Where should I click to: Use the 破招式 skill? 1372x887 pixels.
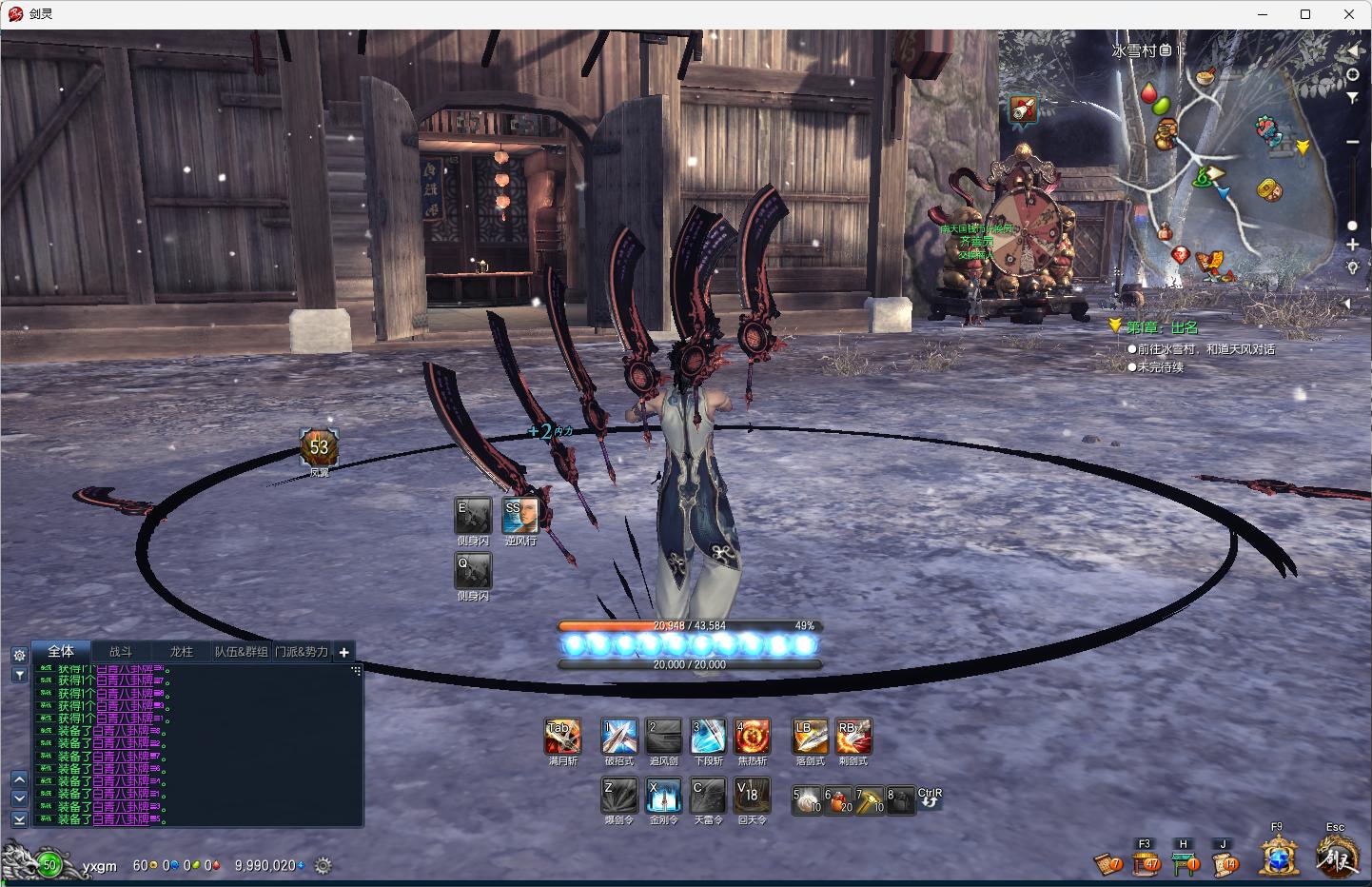[618, 737]
